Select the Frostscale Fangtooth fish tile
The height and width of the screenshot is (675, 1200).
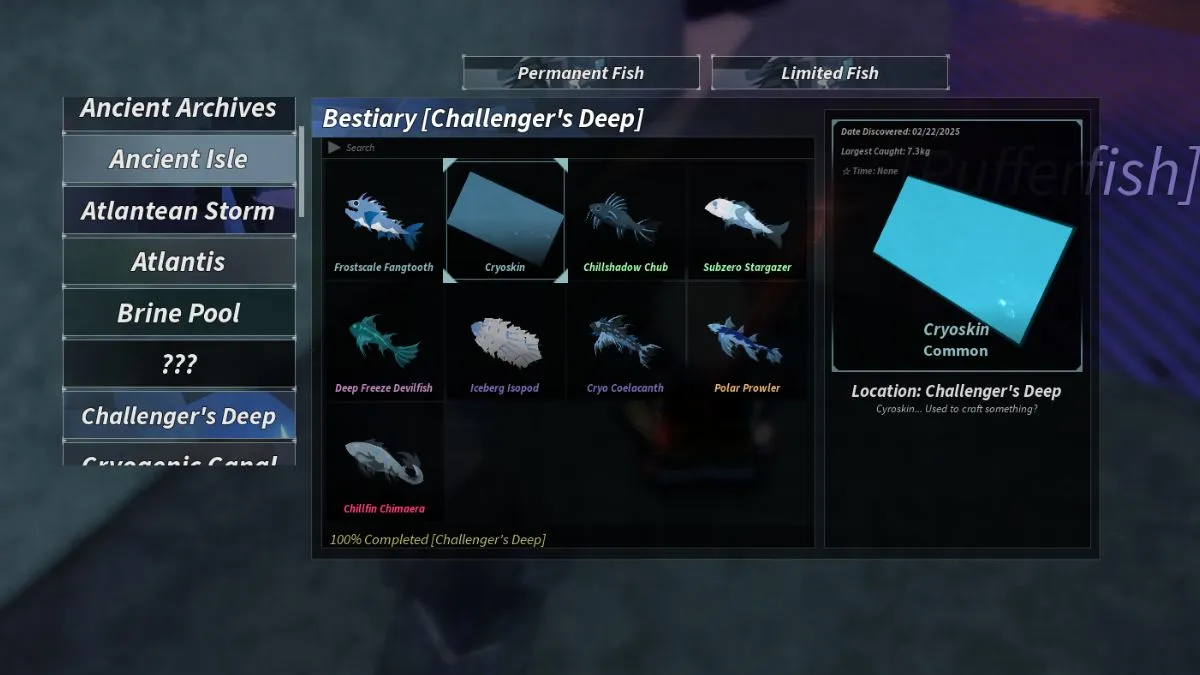click(x=384, y=222)
